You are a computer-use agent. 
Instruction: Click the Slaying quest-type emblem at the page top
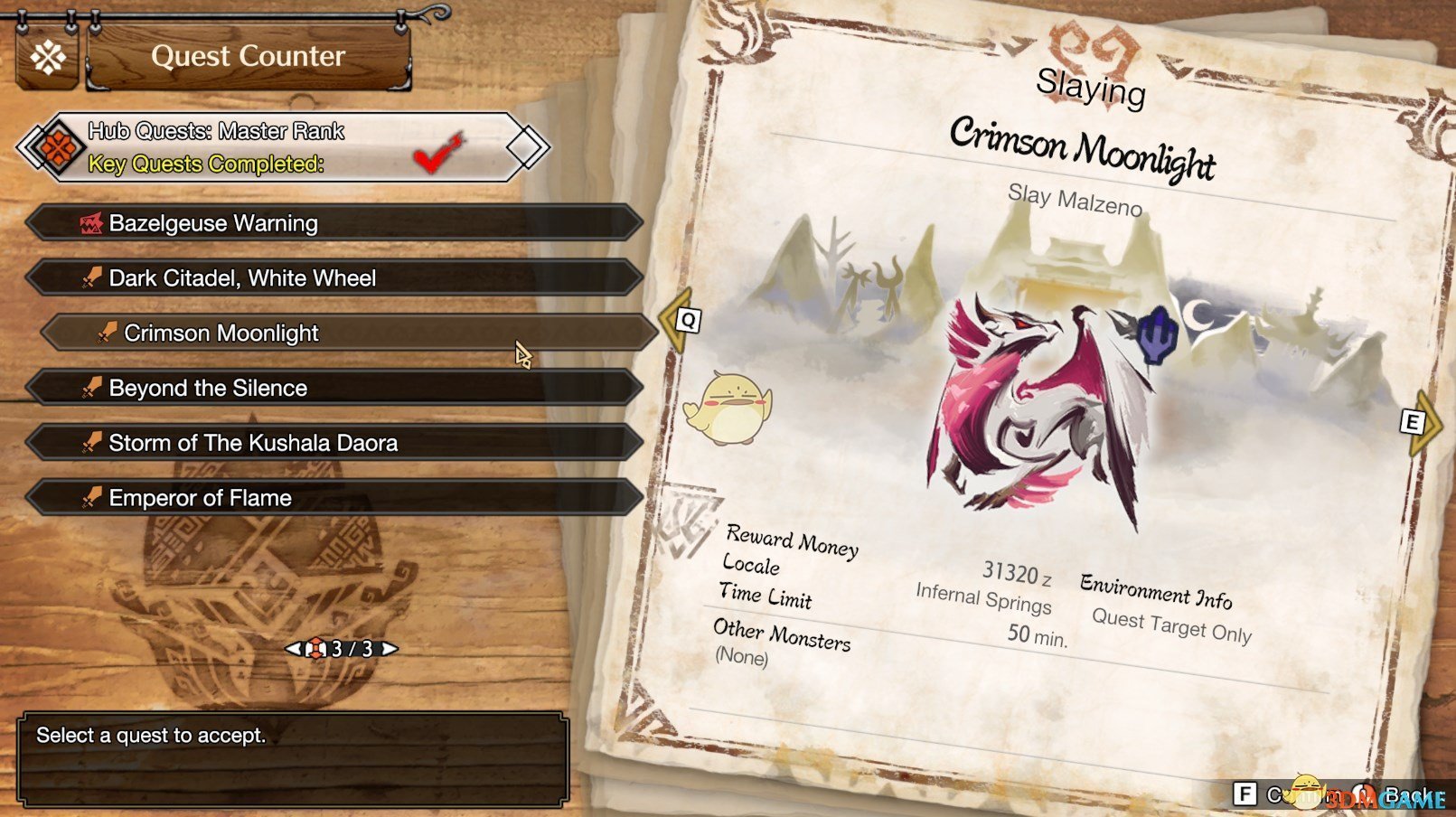(x=1092, y=50)
